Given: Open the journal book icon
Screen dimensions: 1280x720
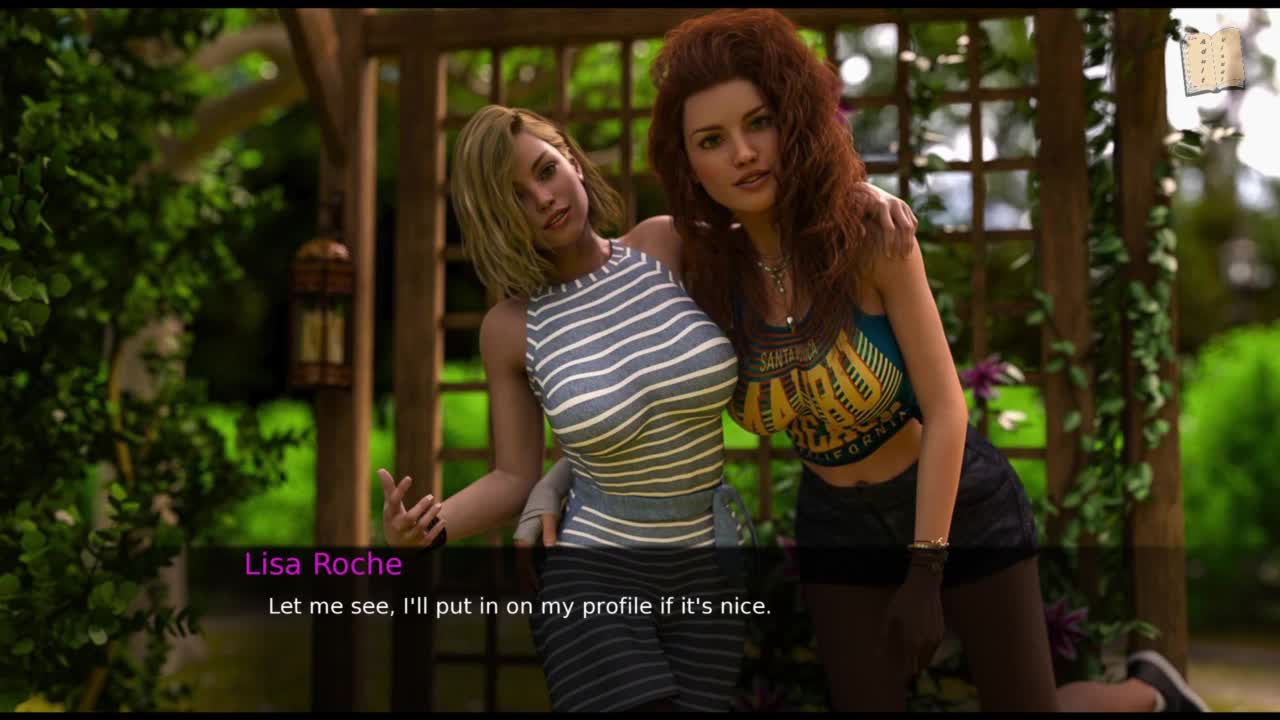Looking at the screenshot, I should (x=1212, y=61).
